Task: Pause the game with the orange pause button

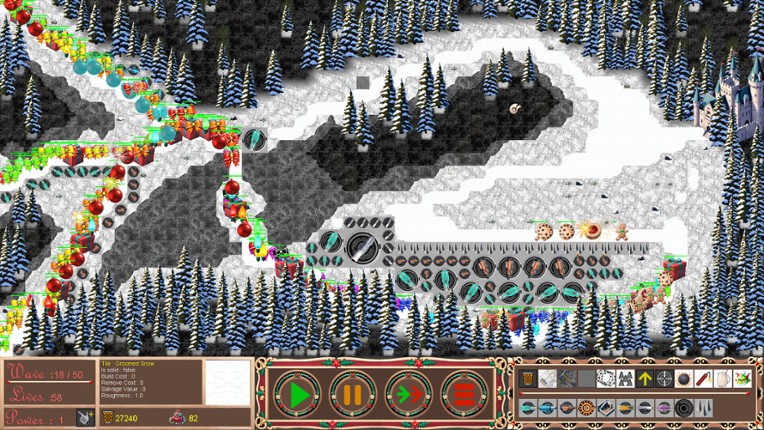Action: [351, 394]
